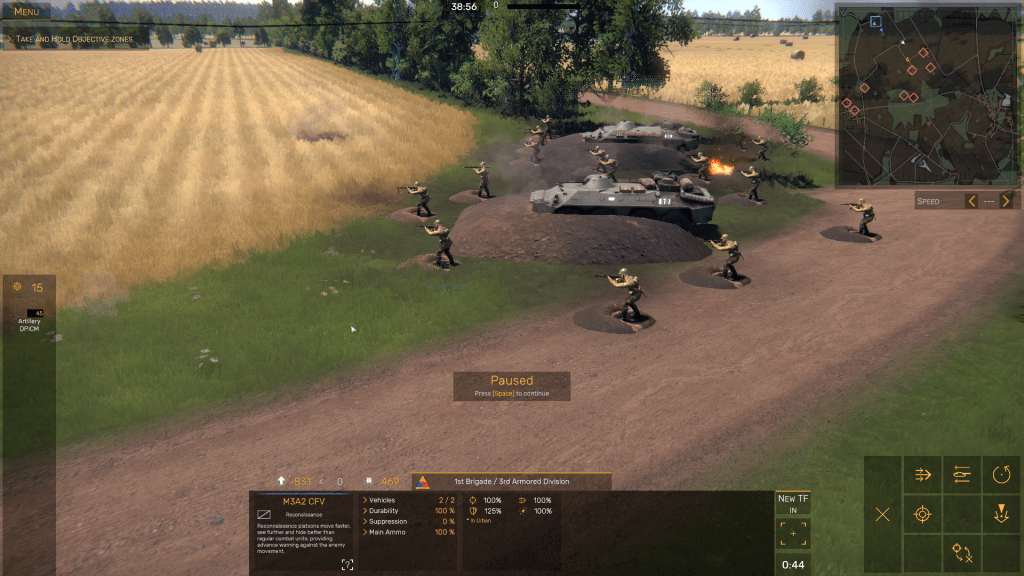Choose the tank-with-arrows reverse move command
This screenshot has height=576, width=1024.
[962, 475]
